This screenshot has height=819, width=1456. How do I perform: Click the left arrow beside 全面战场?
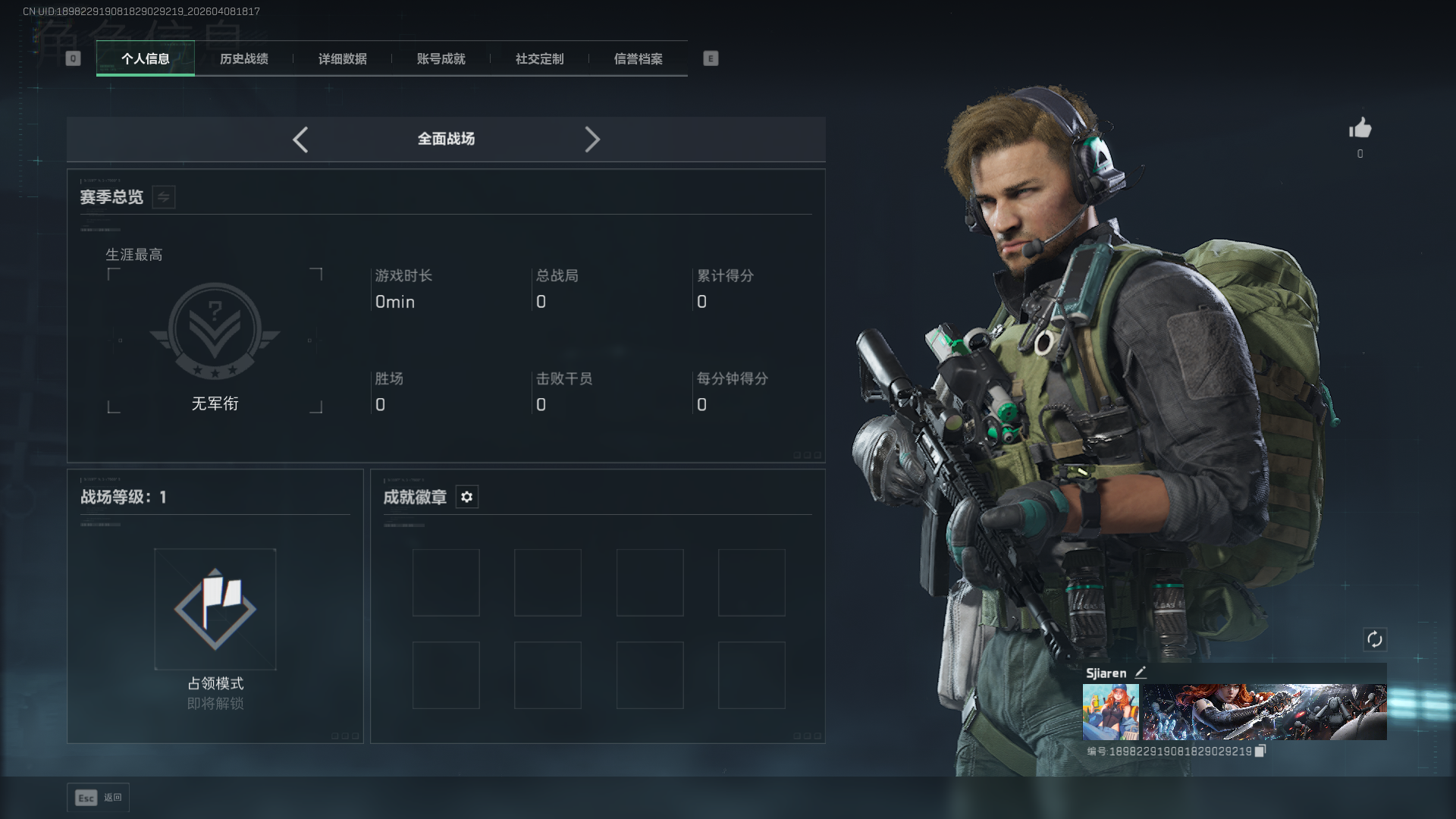[x=300, y=140]
